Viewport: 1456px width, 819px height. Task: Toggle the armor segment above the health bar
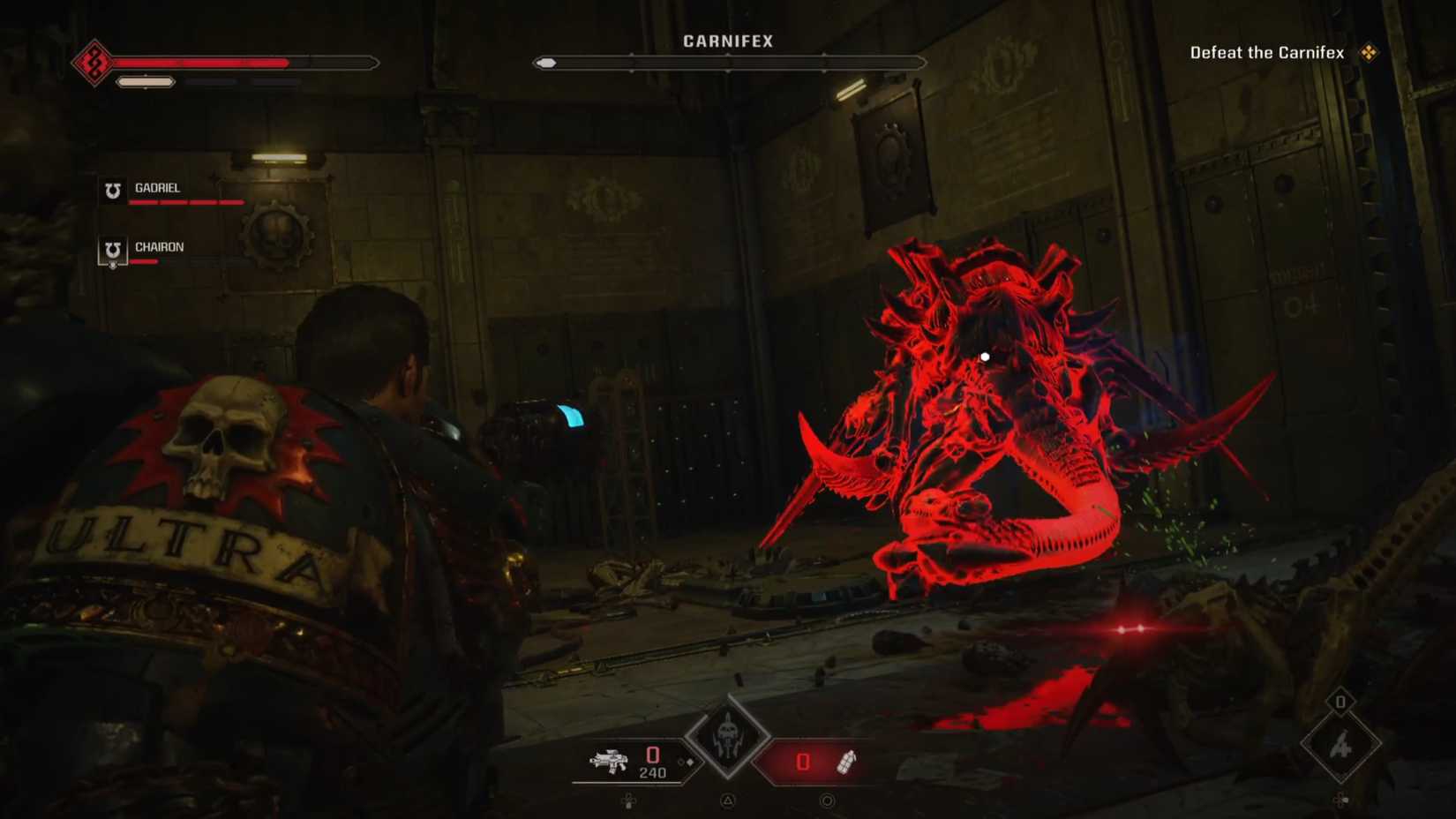[x=143, y=81]
